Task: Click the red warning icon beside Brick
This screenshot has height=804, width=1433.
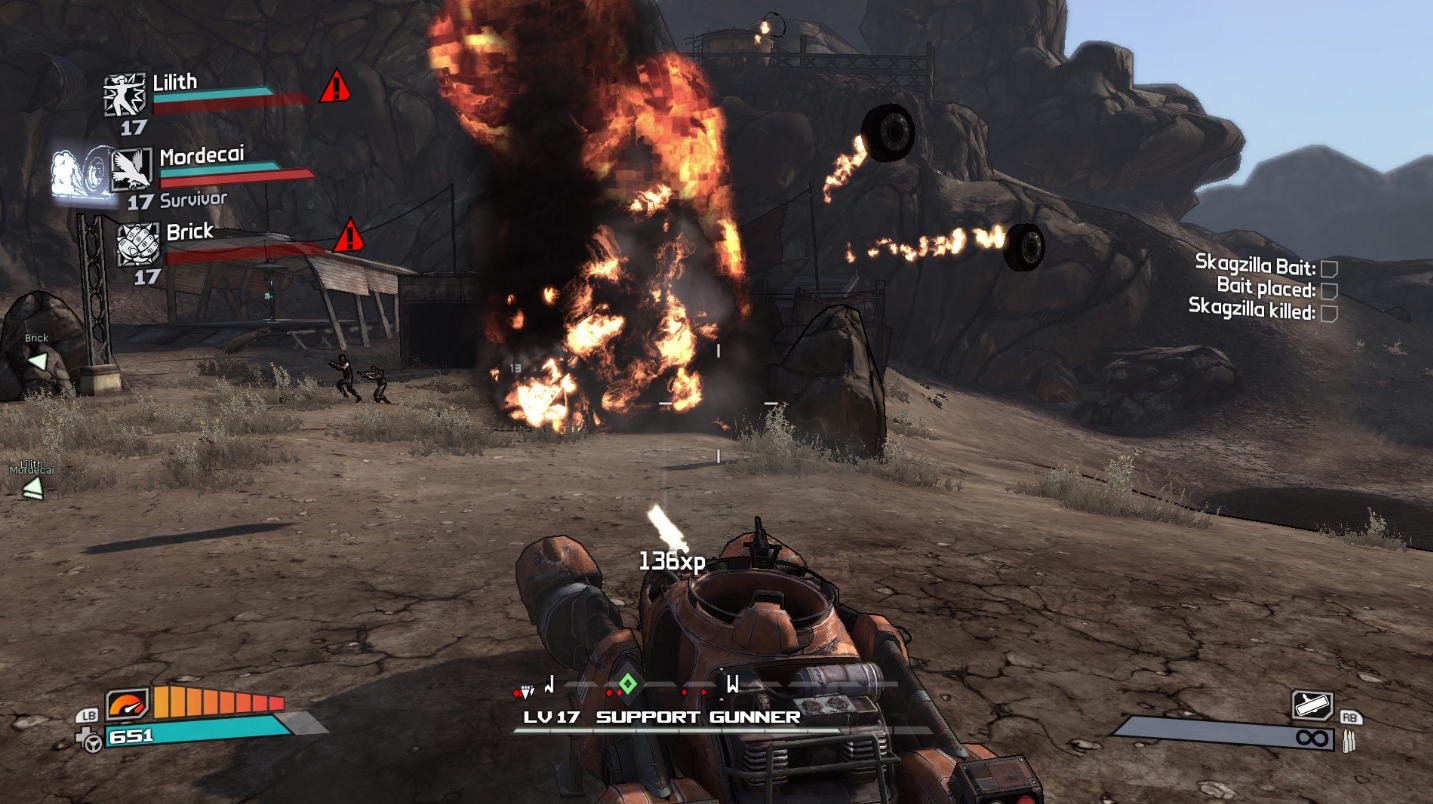Action: pyautogui.click(x=348, y=237)
